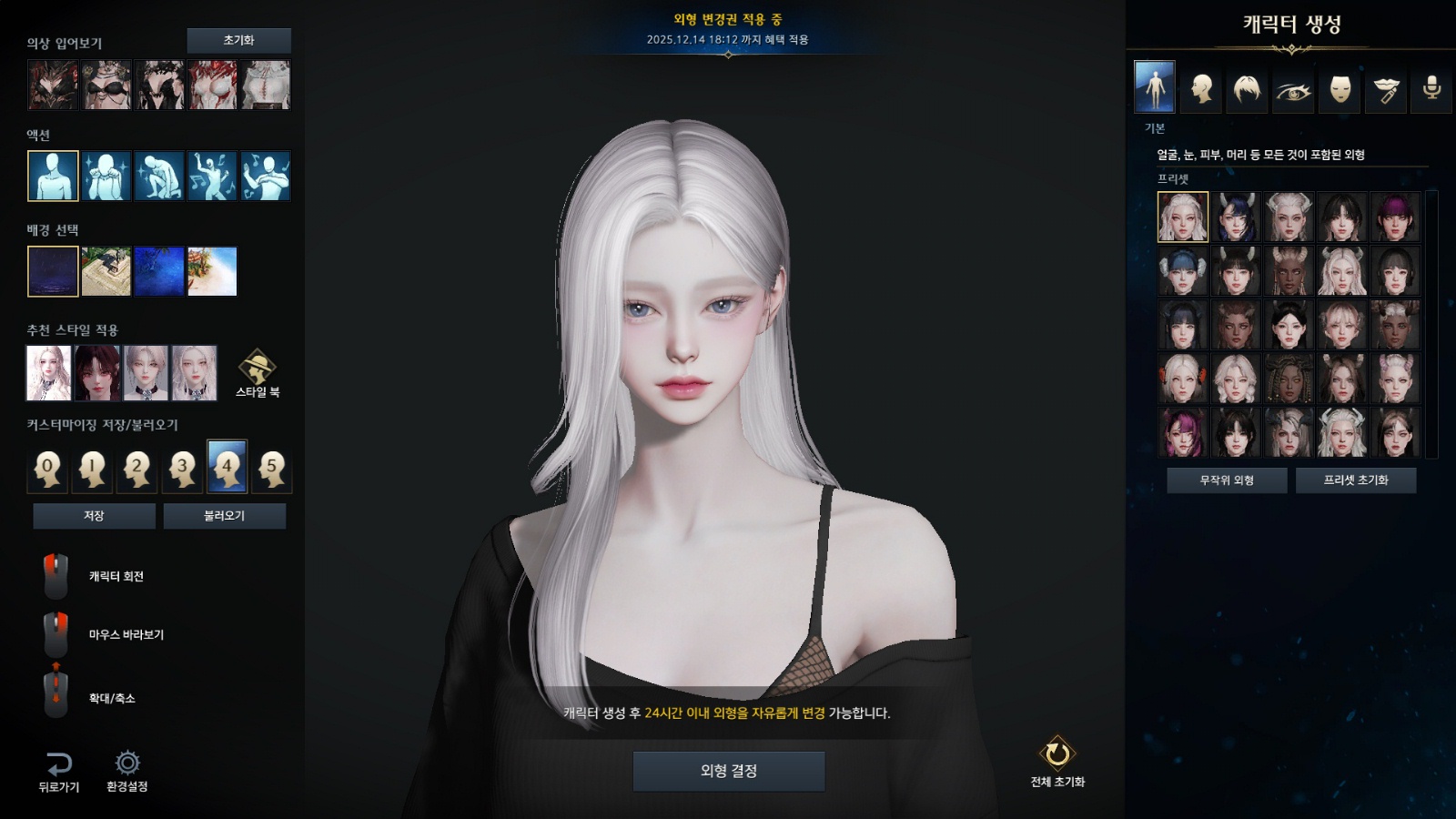The width and height of the screenshot is (1456, 819).
Task: Switch to the voice microphone tab
Action: pos(1431,88)
